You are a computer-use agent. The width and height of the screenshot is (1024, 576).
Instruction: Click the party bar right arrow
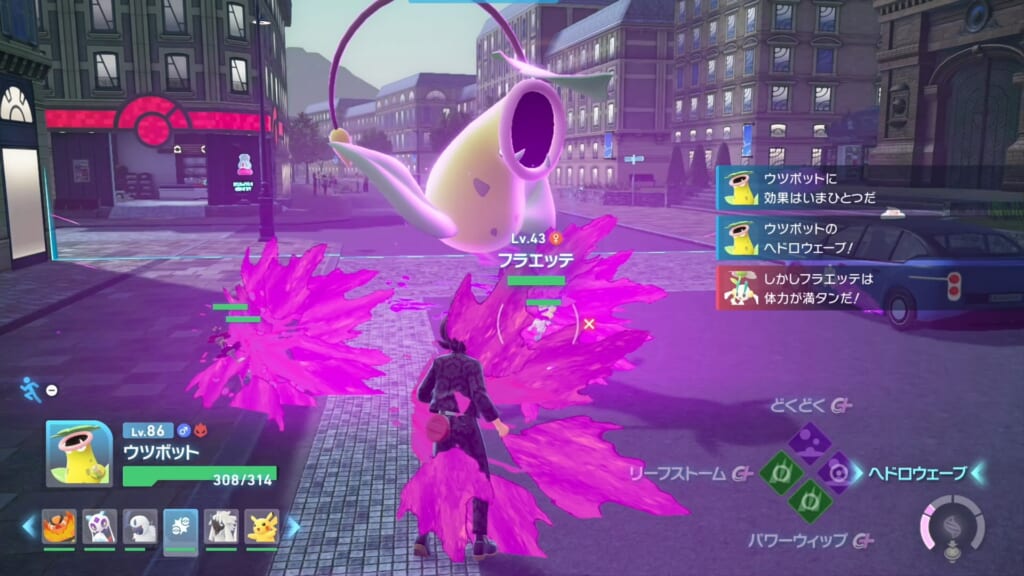click(x=292, y=526)
